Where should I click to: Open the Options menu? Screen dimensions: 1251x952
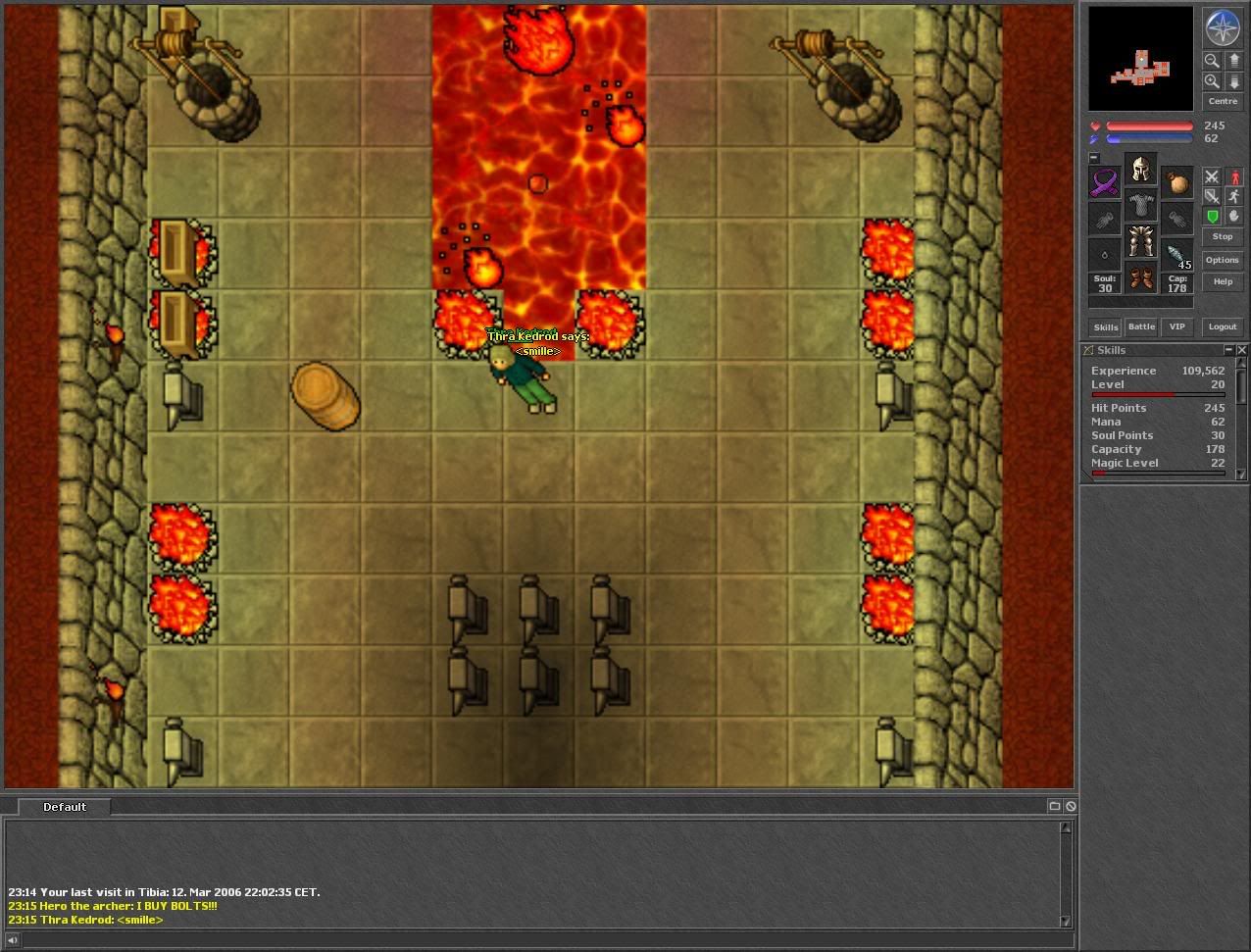tap(1222, 260)
